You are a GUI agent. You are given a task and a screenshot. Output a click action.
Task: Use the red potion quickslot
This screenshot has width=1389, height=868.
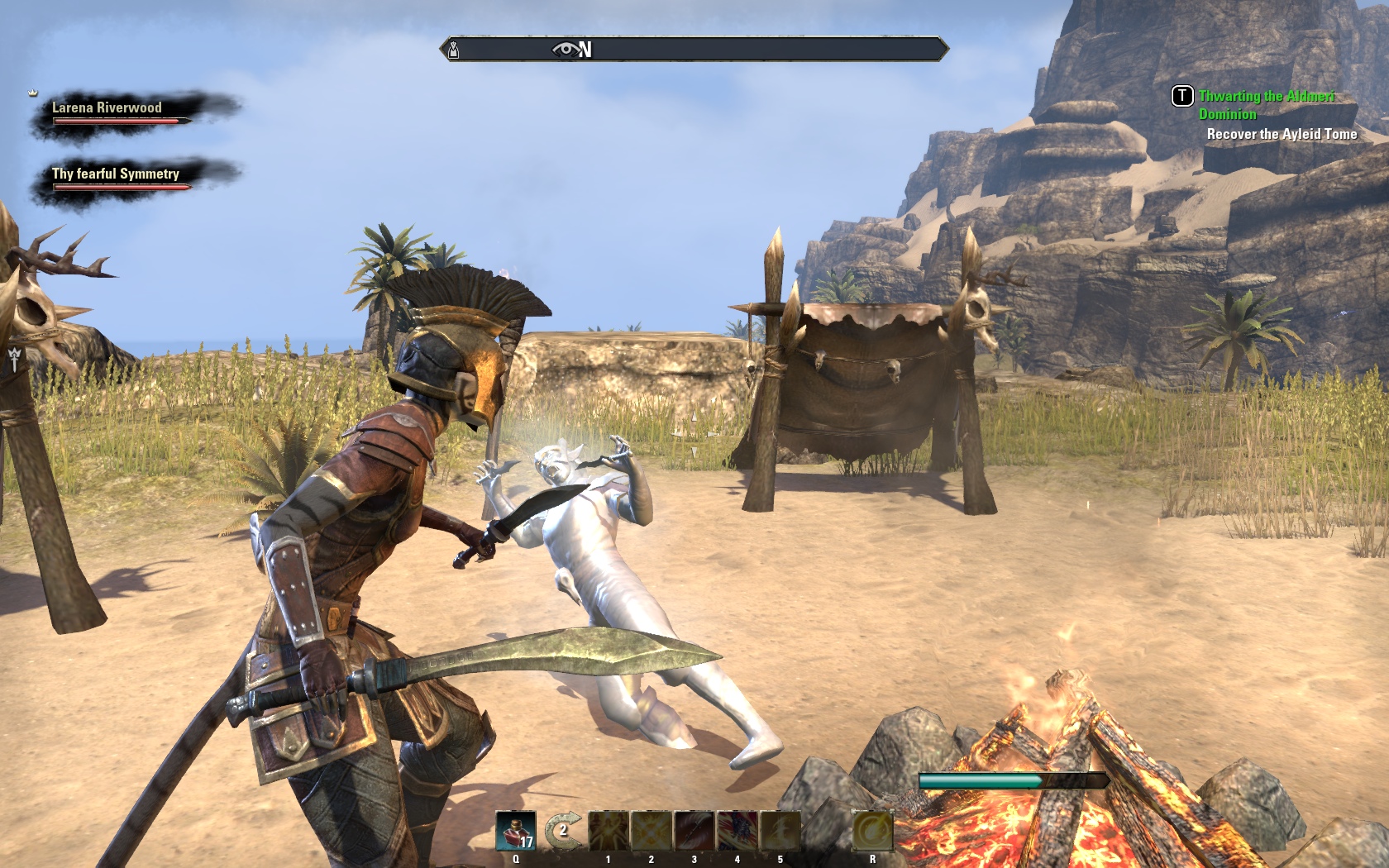(x=516, y=831)
